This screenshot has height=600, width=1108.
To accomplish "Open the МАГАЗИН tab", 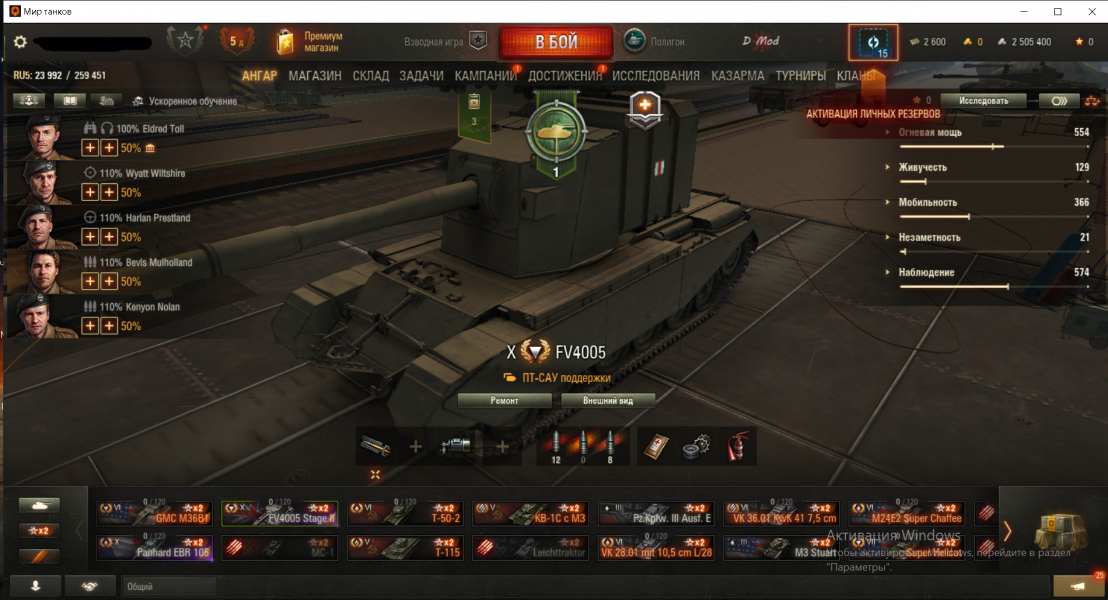I will (x=315, y=76).
